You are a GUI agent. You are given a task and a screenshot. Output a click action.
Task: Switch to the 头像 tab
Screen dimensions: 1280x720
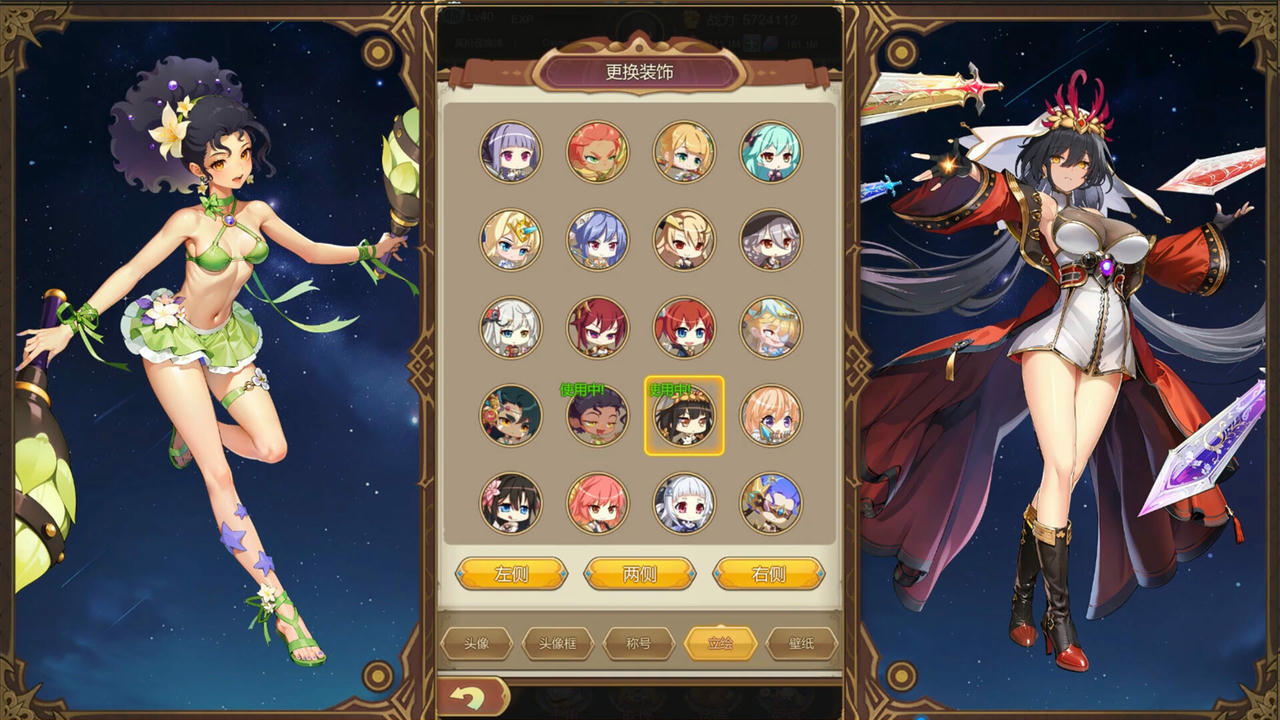click(477, 643)
